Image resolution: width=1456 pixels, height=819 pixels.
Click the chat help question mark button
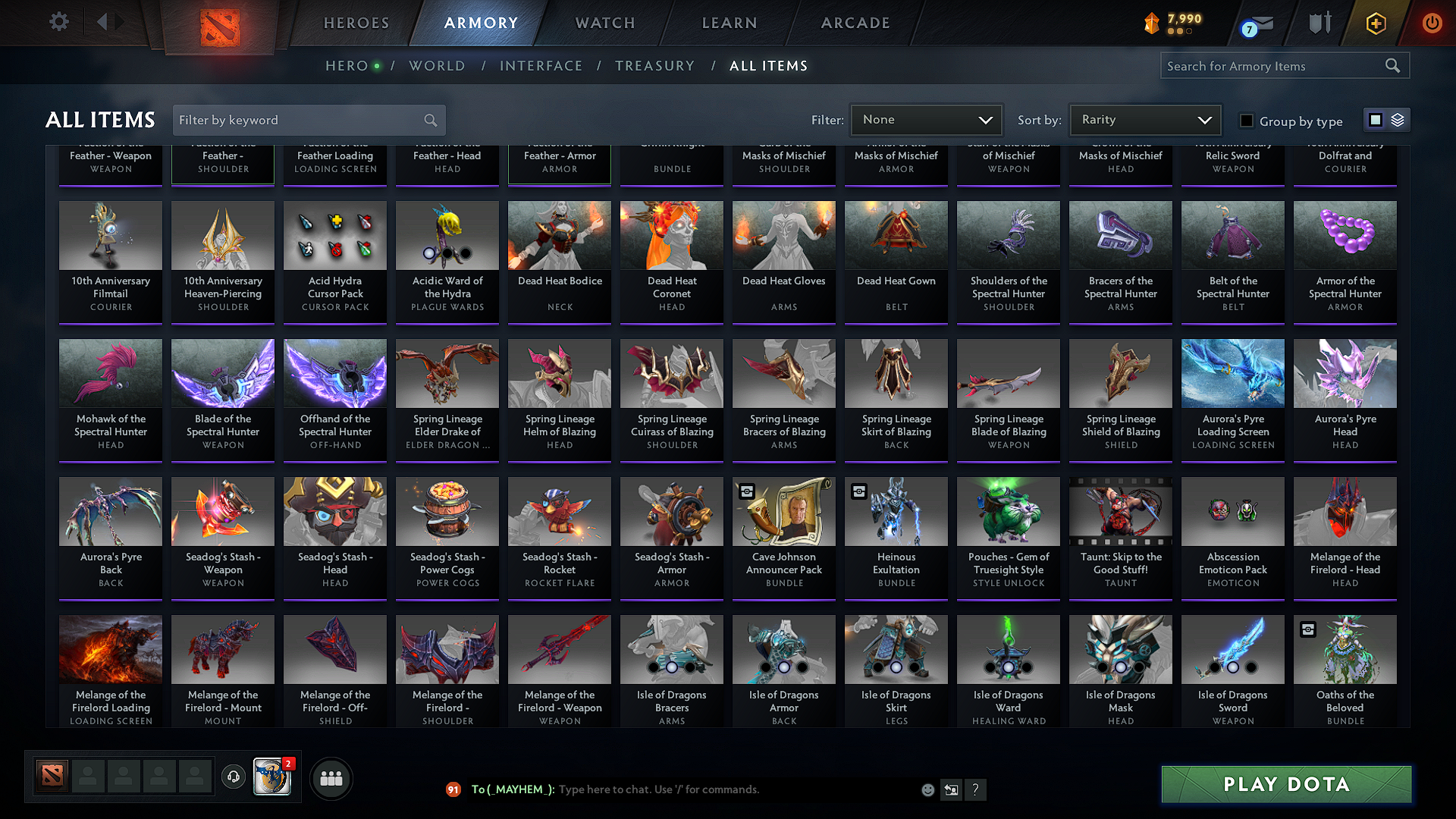tap(976, 789)
